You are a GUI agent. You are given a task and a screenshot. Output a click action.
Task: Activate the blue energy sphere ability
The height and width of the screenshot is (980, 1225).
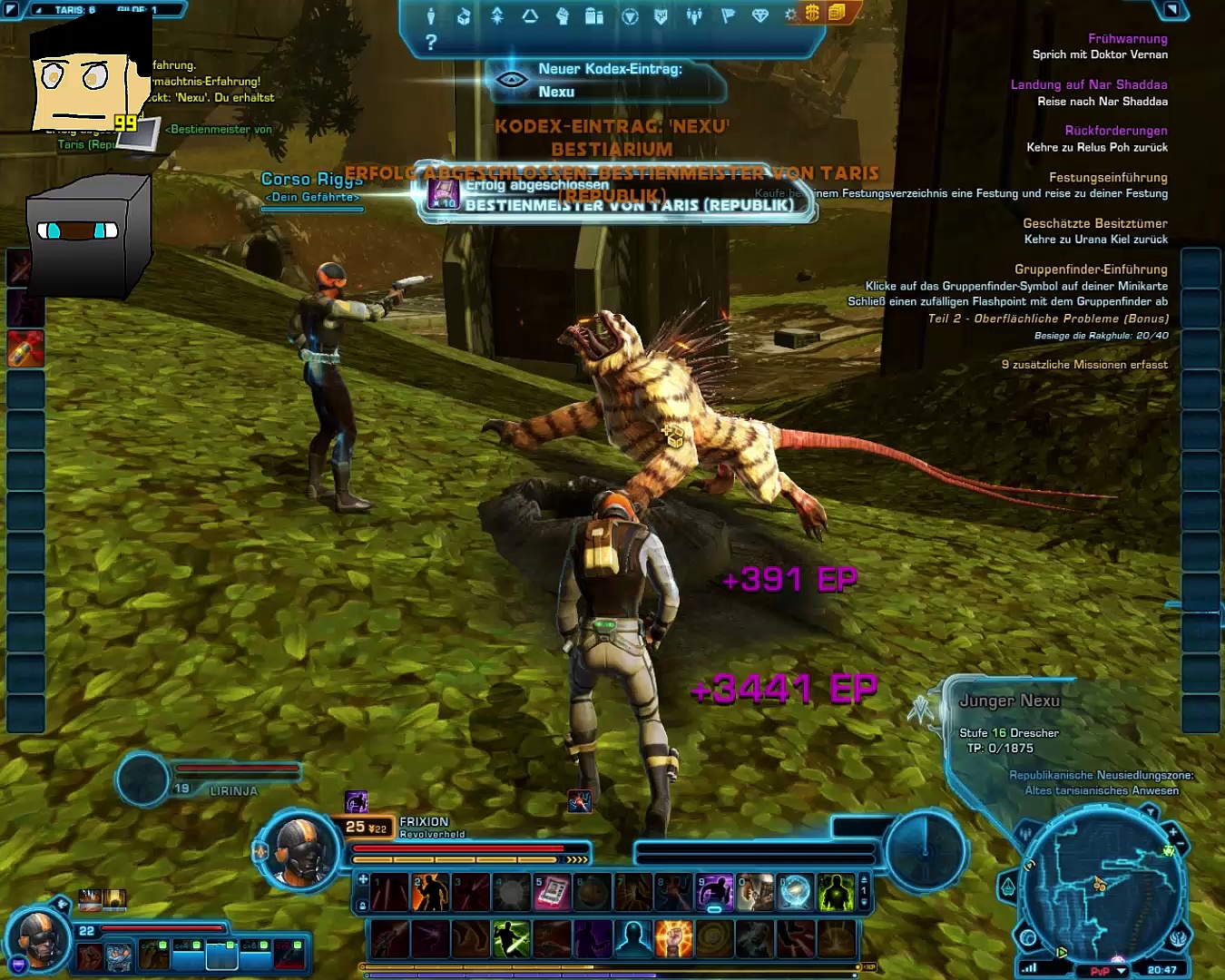tap(795, 893)
